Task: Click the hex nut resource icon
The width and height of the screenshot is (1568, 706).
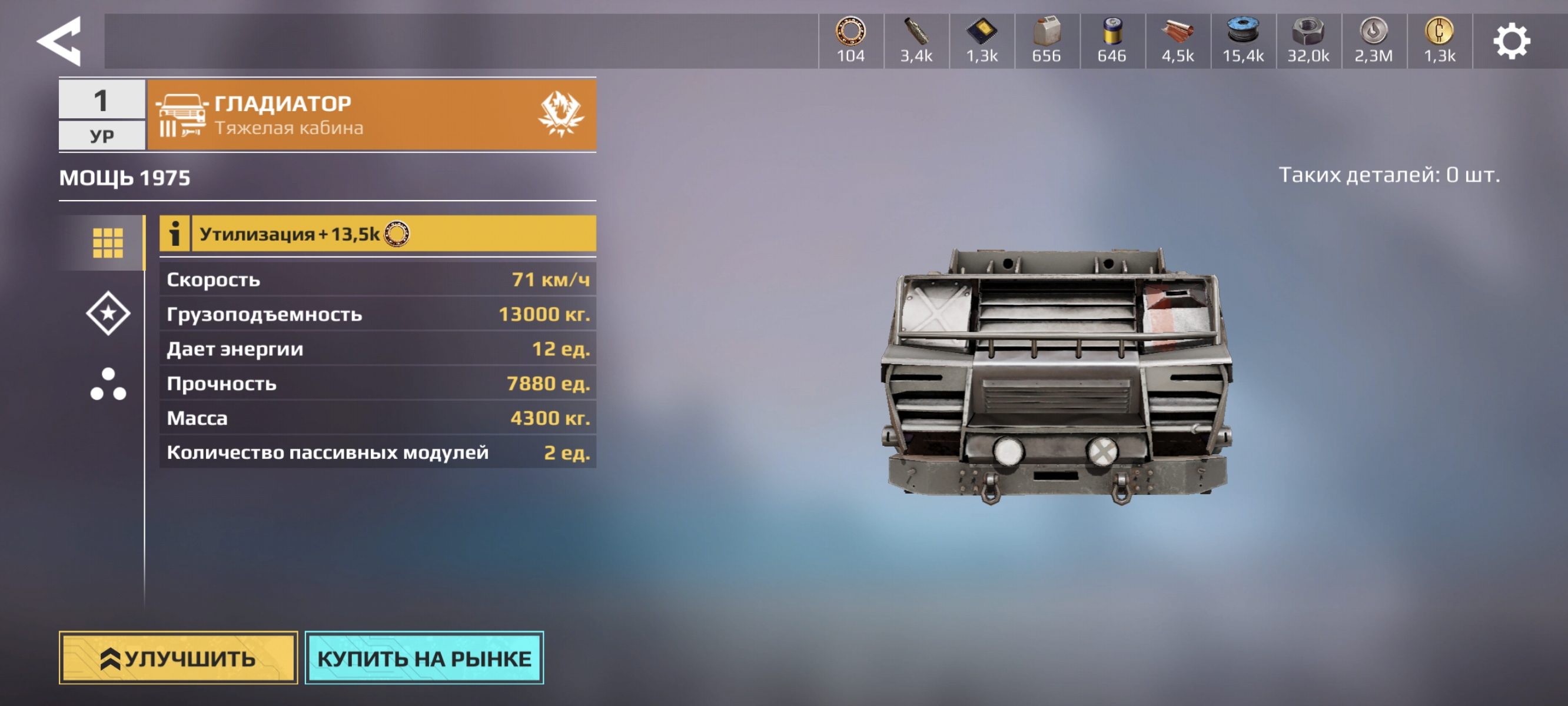Action: 1307,32
